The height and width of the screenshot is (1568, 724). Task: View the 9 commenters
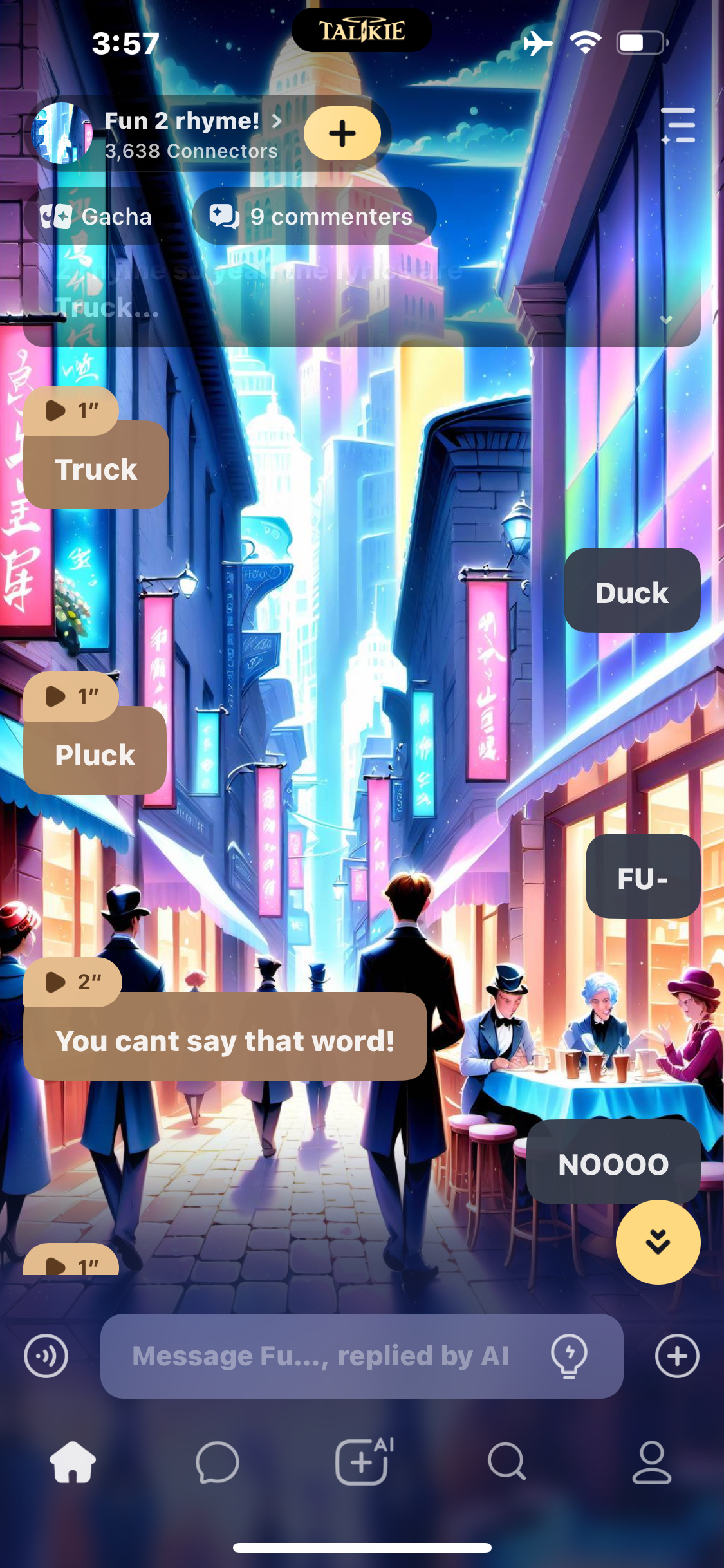click(313, 217)
